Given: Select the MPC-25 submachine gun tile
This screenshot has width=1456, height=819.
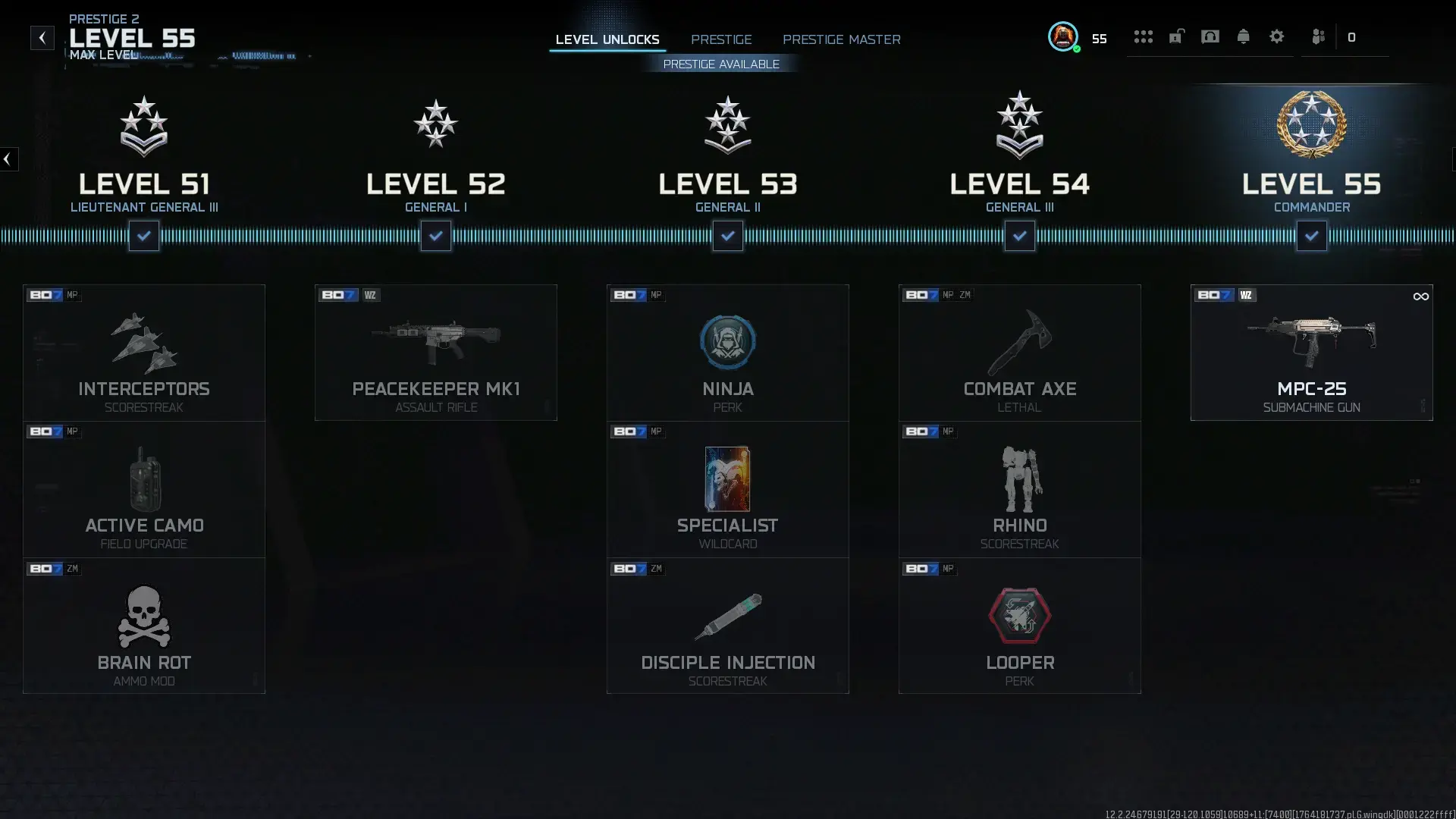Looking at the screenshot, I should [x=1312, y=353].
